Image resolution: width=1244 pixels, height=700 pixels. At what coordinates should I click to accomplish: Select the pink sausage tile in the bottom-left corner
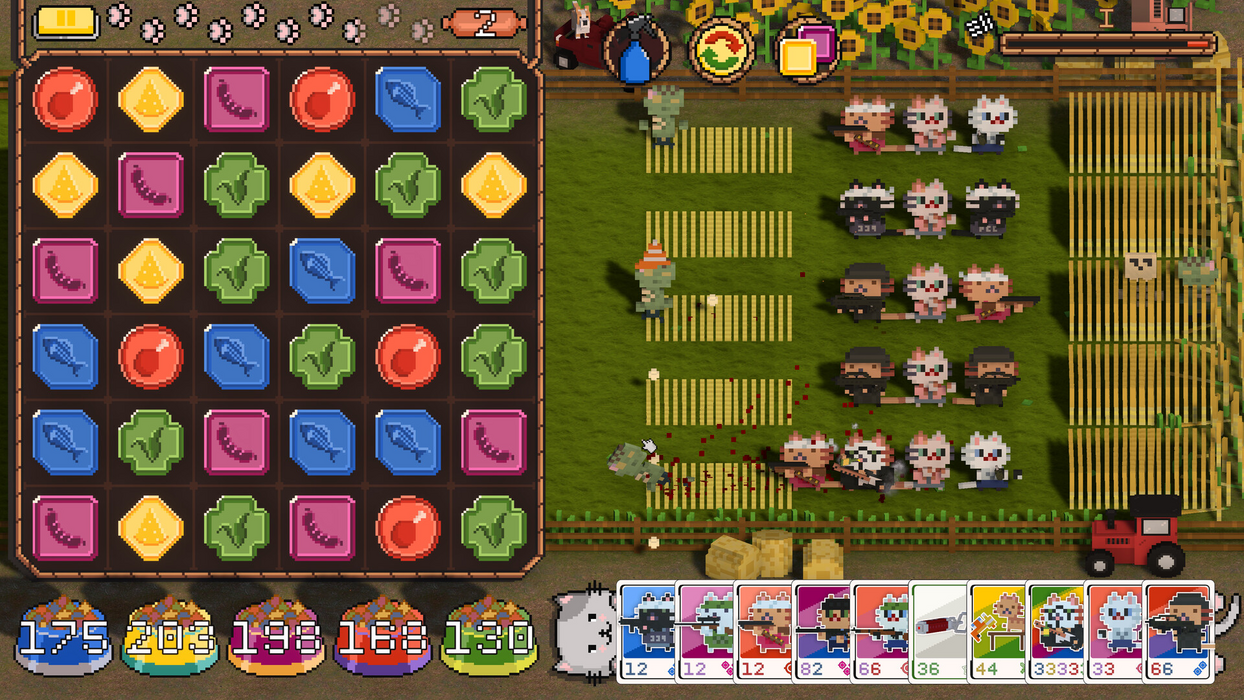[65, 527]
